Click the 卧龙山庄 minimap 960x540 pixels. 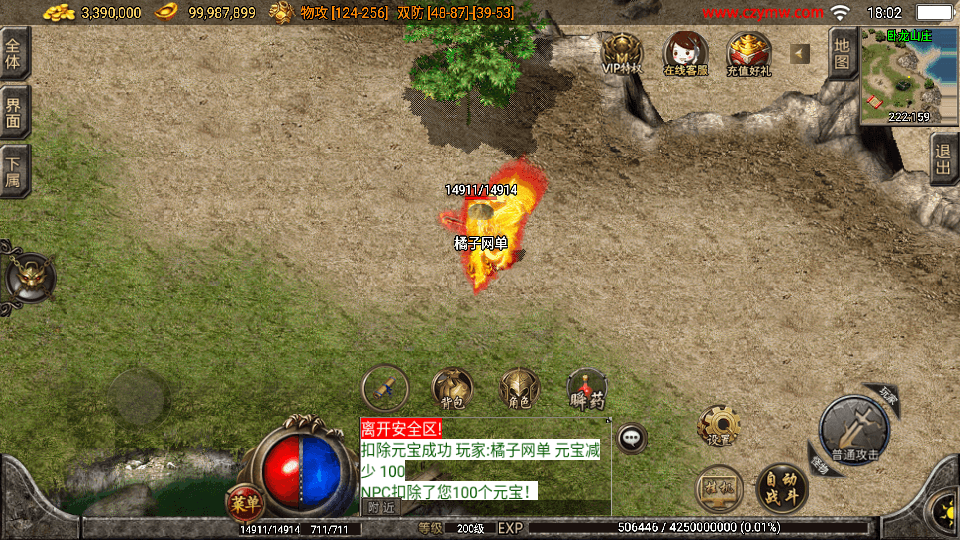(x=909, y=77)
